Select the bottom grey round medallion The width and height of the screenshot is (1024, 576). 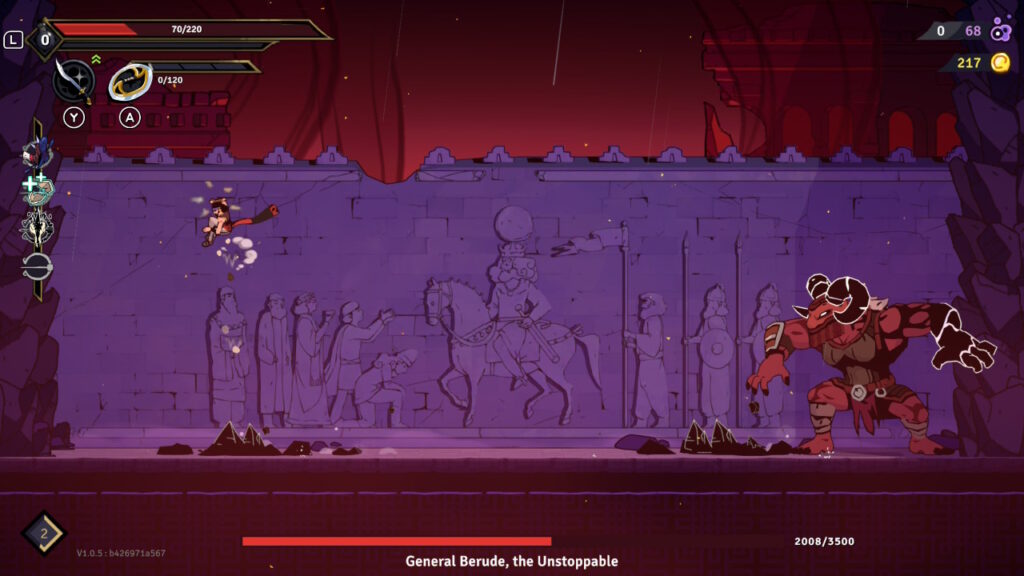pos(37,266)
